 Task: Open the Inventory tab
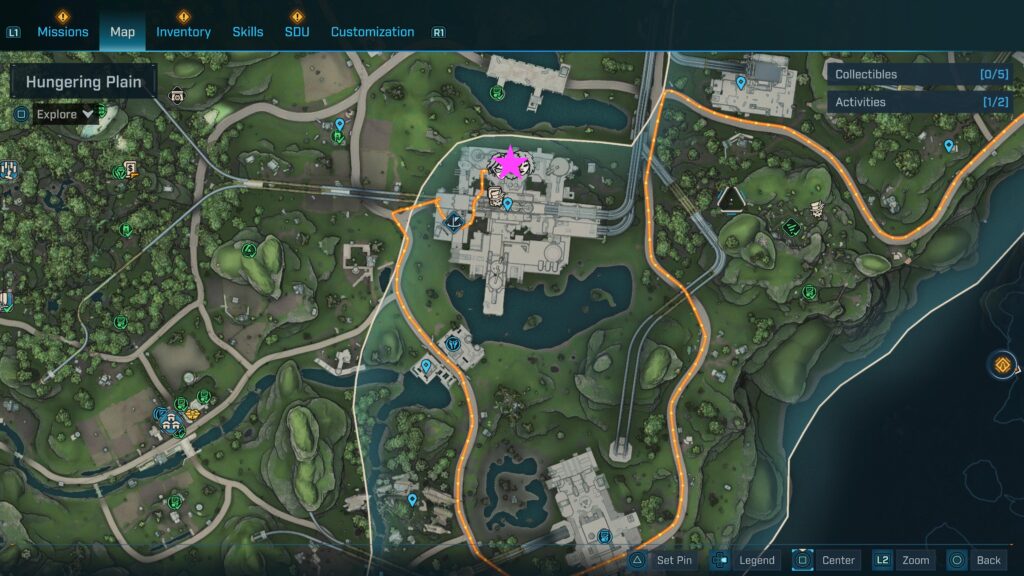click(183, 32)
